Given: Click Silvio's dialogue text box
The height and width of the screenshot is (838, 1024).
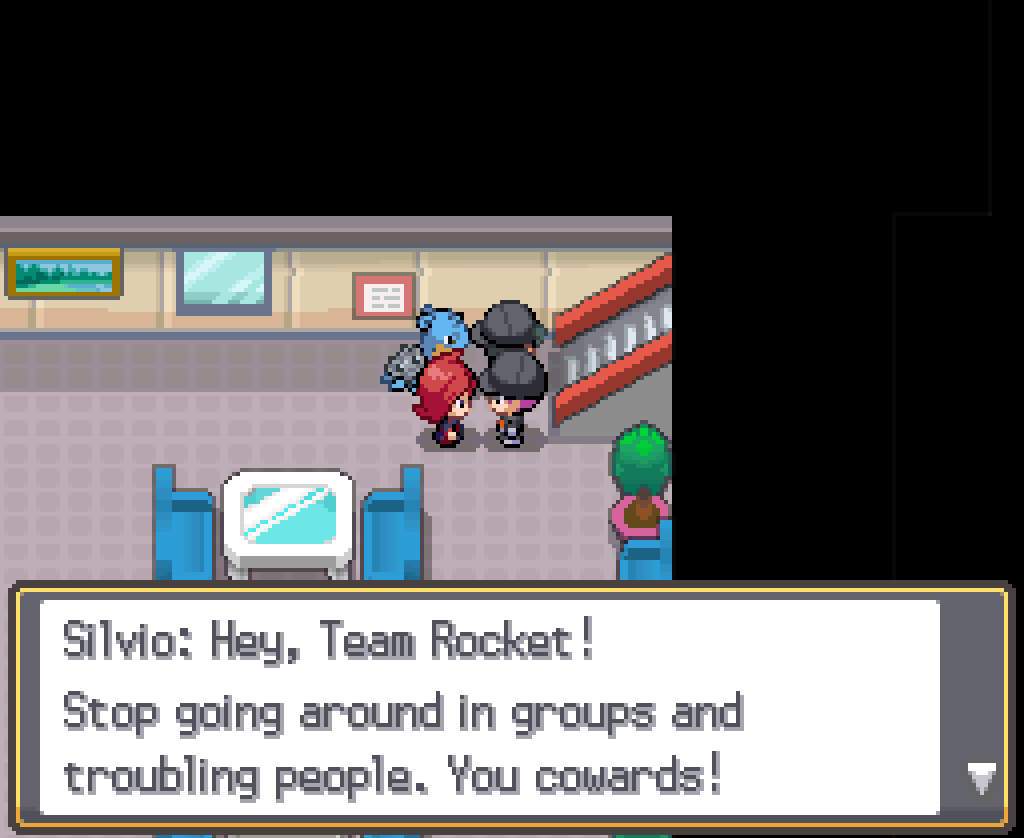Looking at the screenshot, I should point(490,707).
